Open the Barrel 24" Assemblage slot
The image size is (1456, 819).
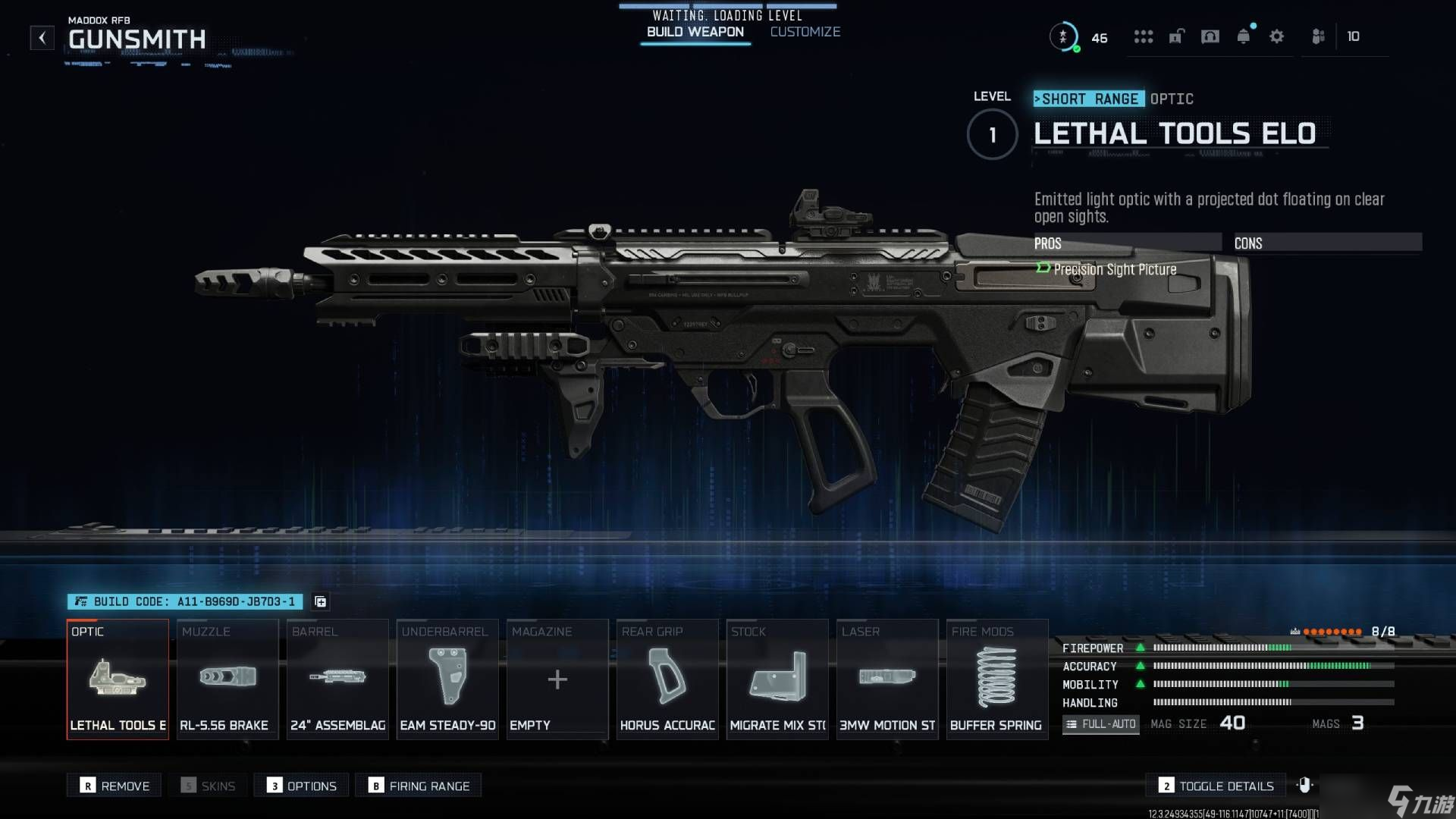[337, 679]
